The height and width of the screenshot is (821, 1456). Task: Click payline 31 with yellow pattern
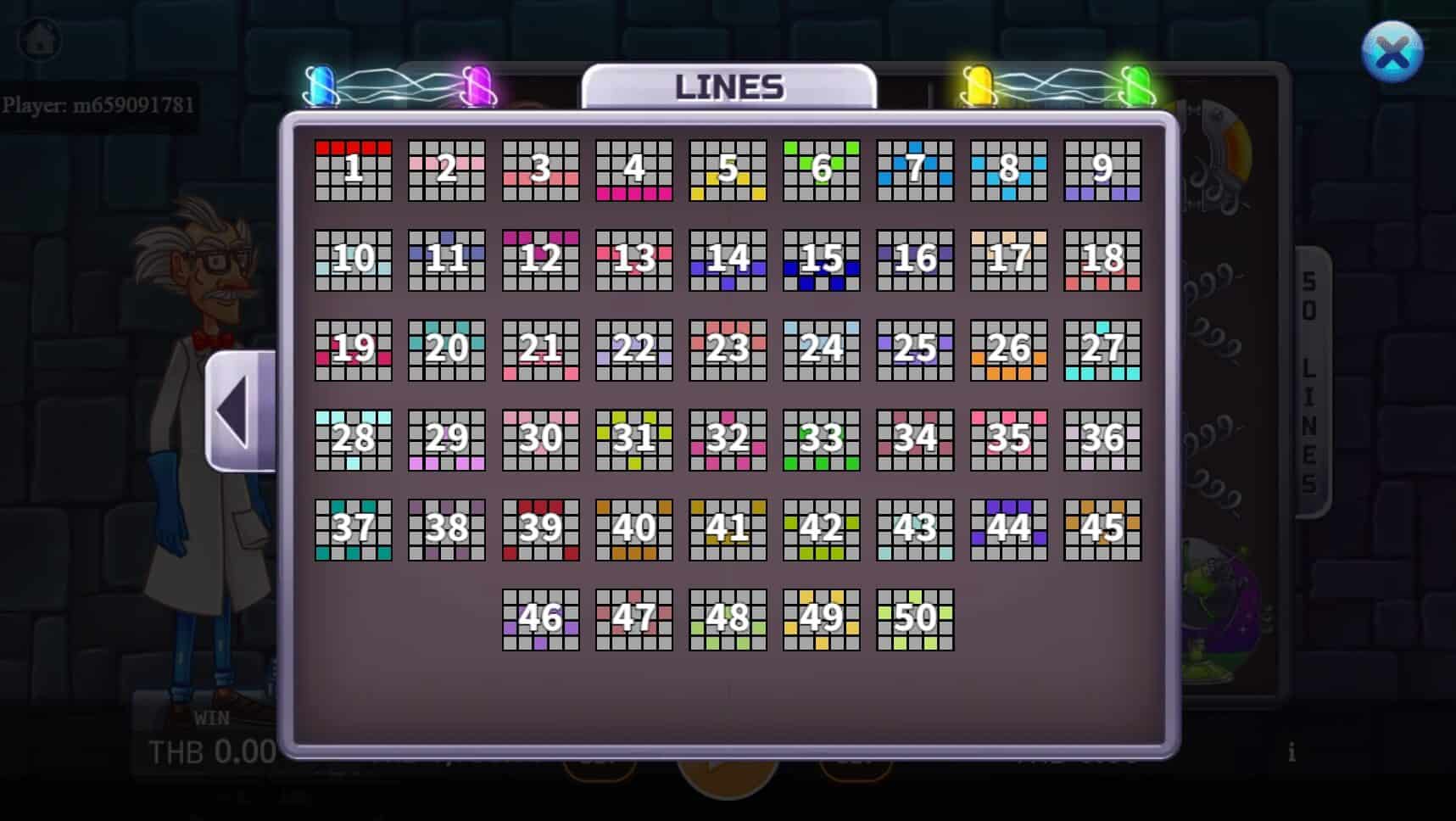633,438
